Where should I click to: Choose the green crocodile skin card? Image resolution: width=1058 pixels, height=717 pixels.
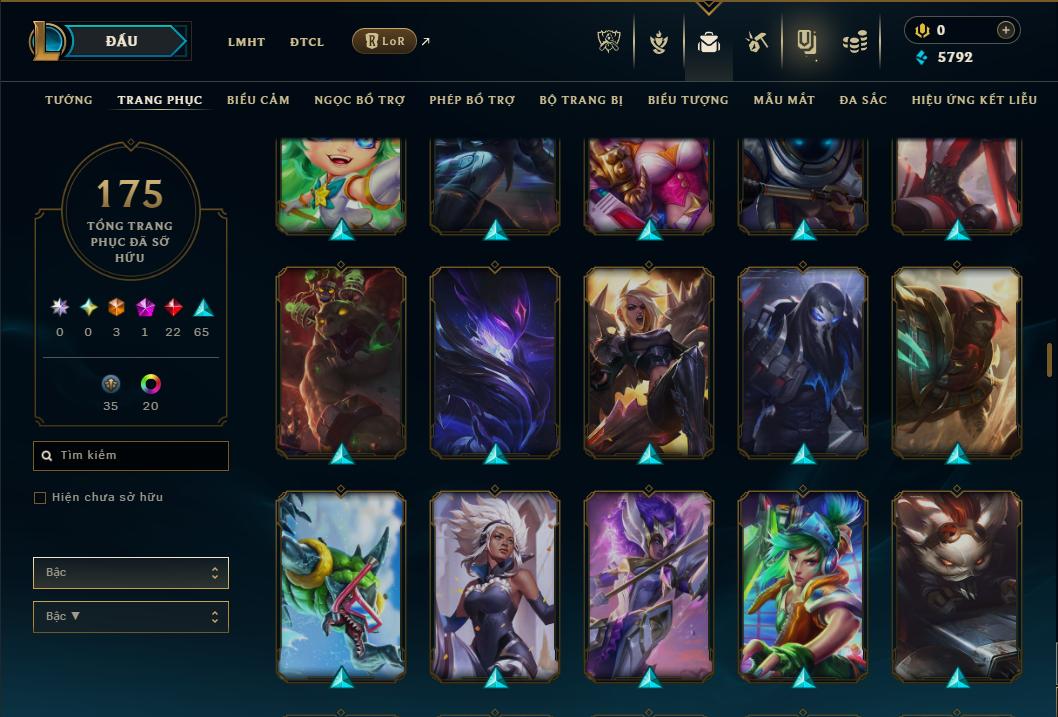point(341,586)
